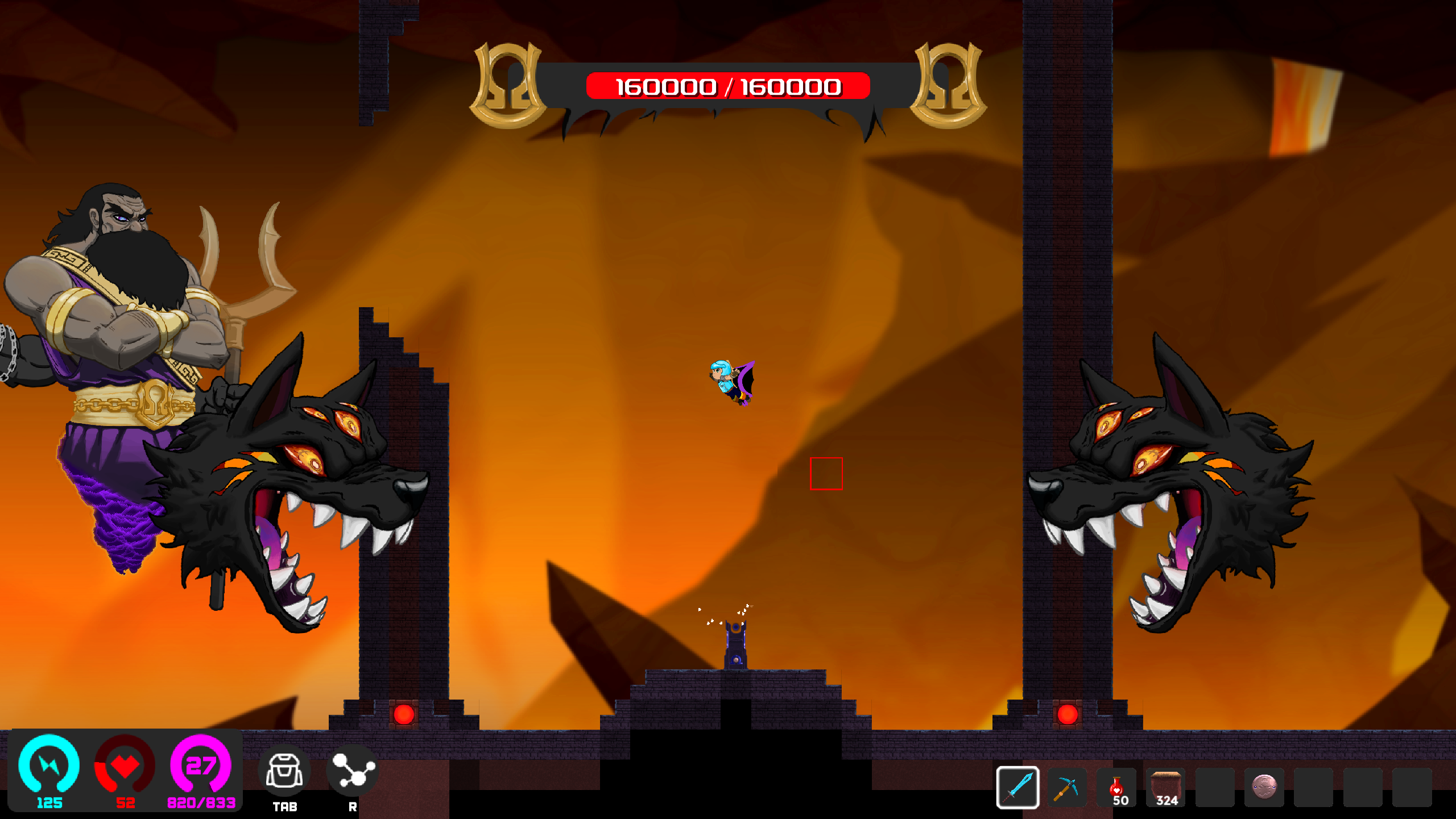Pick the pink round orb slot

pyautogui.click(x=1264, y=788)
